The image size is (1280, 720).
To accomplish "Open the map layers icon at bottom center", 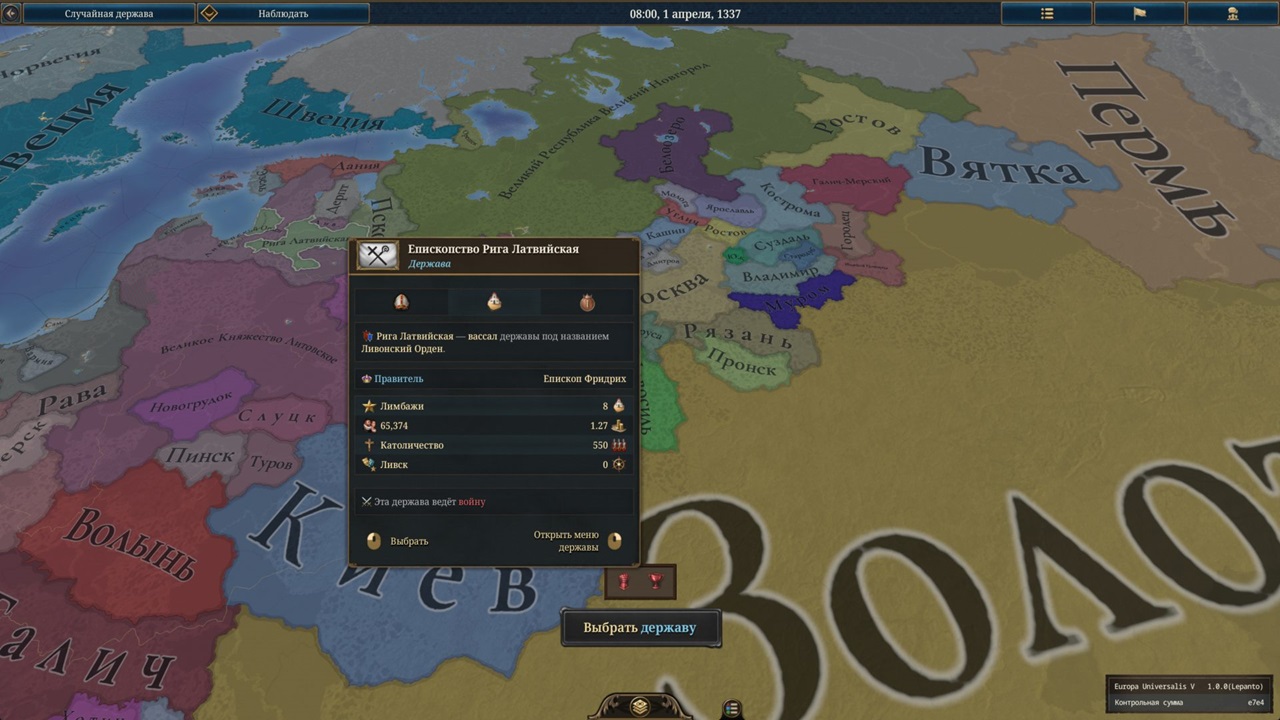I will click(640, 706).
